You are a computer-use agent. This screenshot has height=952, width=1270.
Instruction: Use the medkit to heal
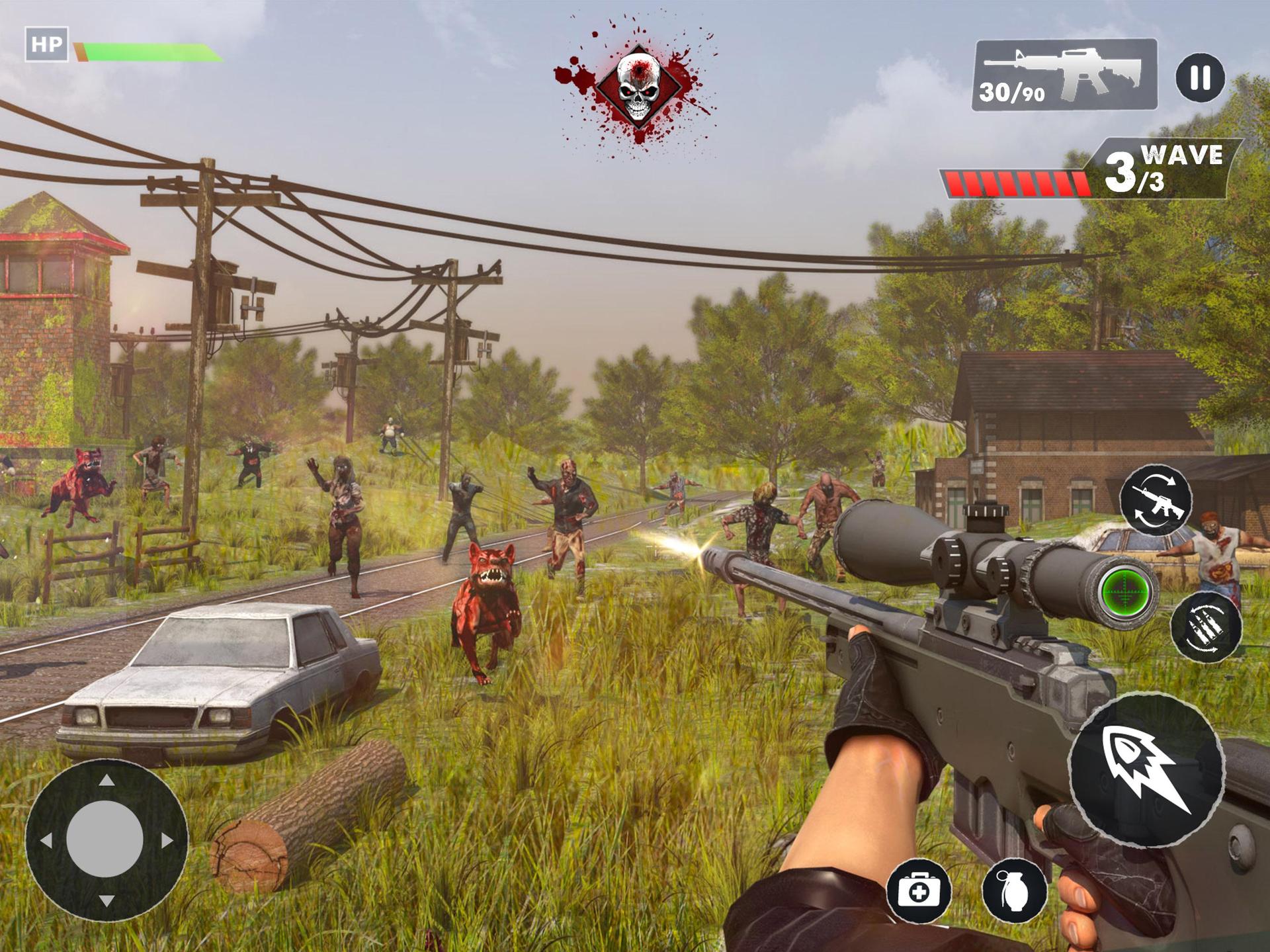click(x=918, y=891)
